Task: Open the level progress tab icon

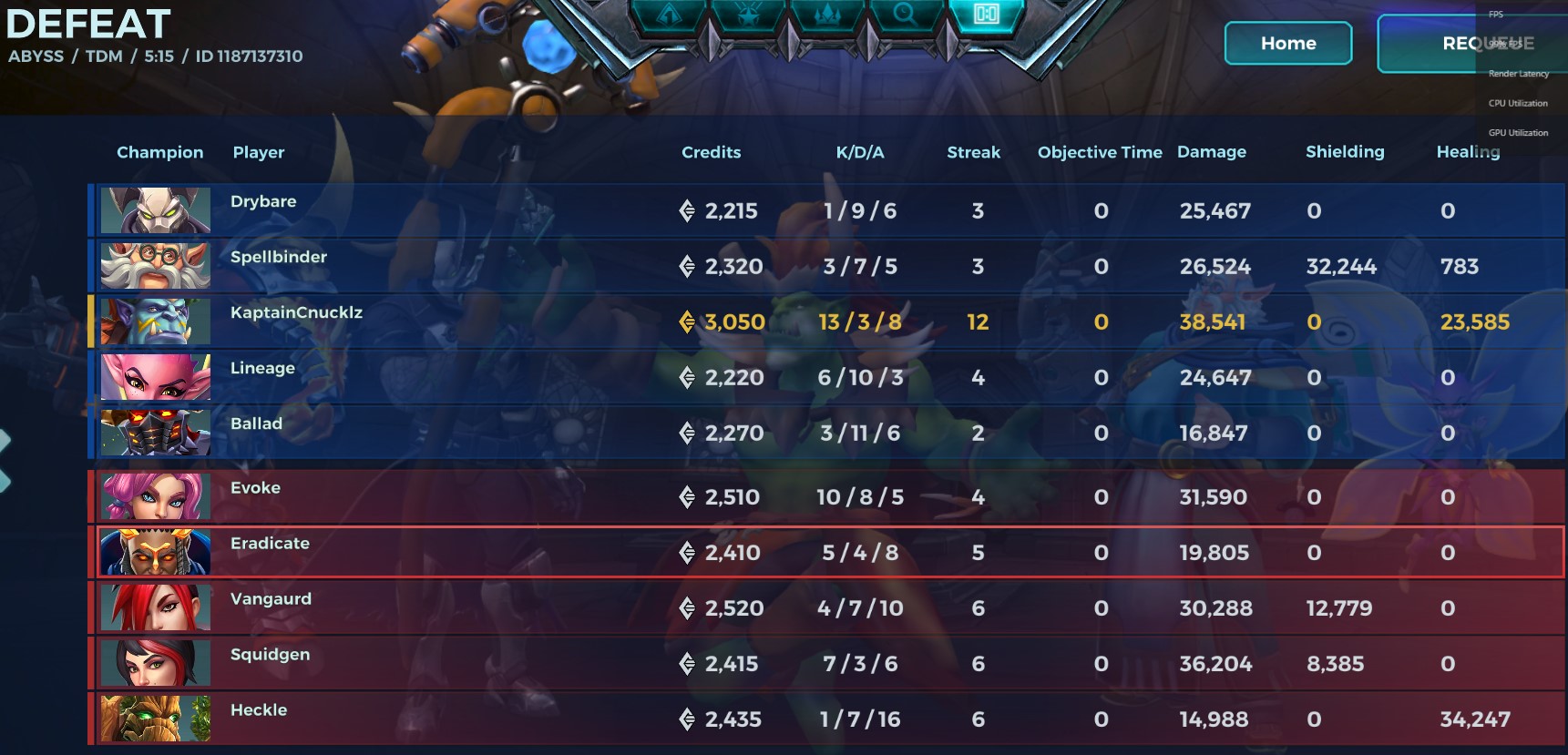Action: 670,16
